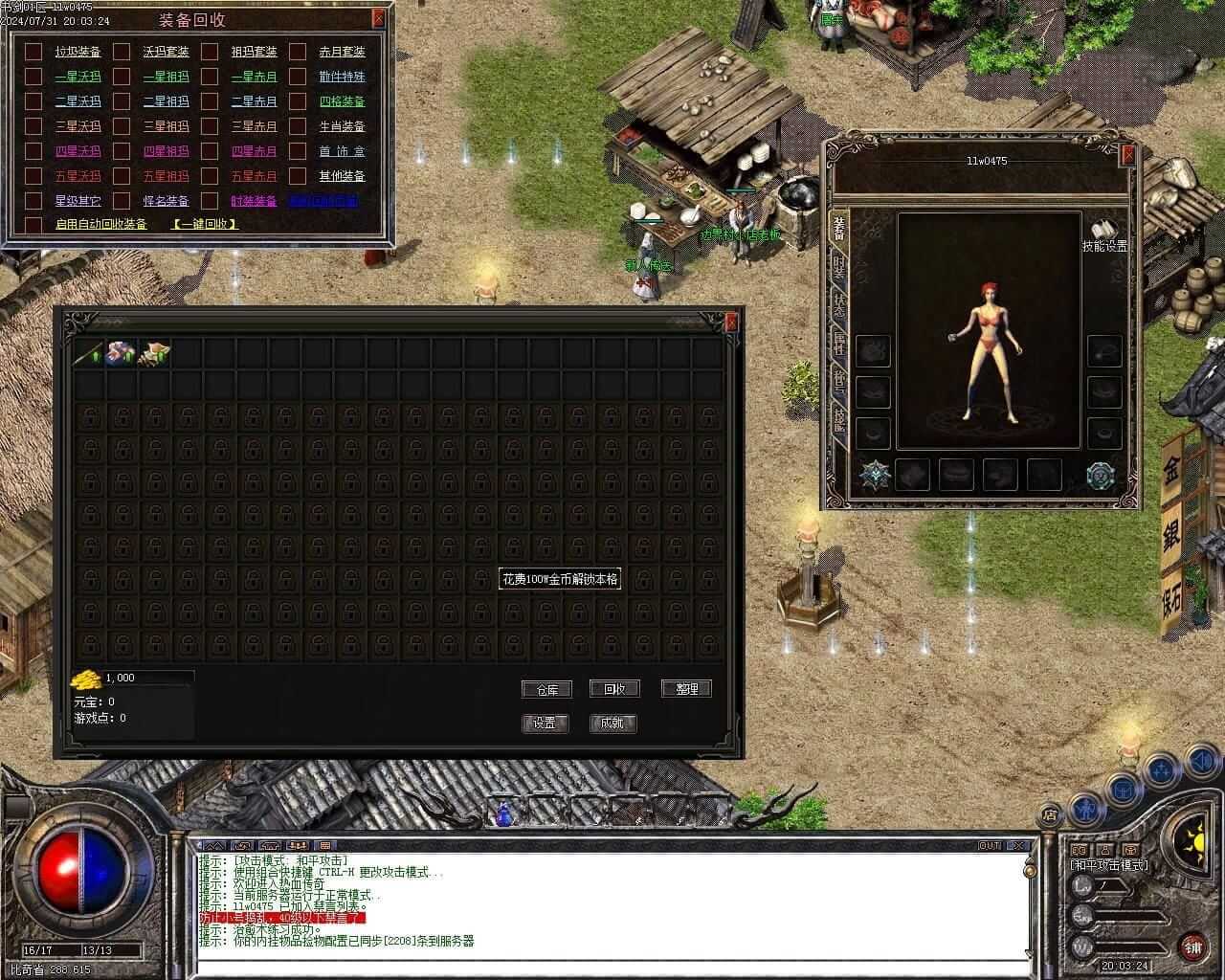
Task: Close the 装备回收 recycle window
Action: tap(379, 17)
